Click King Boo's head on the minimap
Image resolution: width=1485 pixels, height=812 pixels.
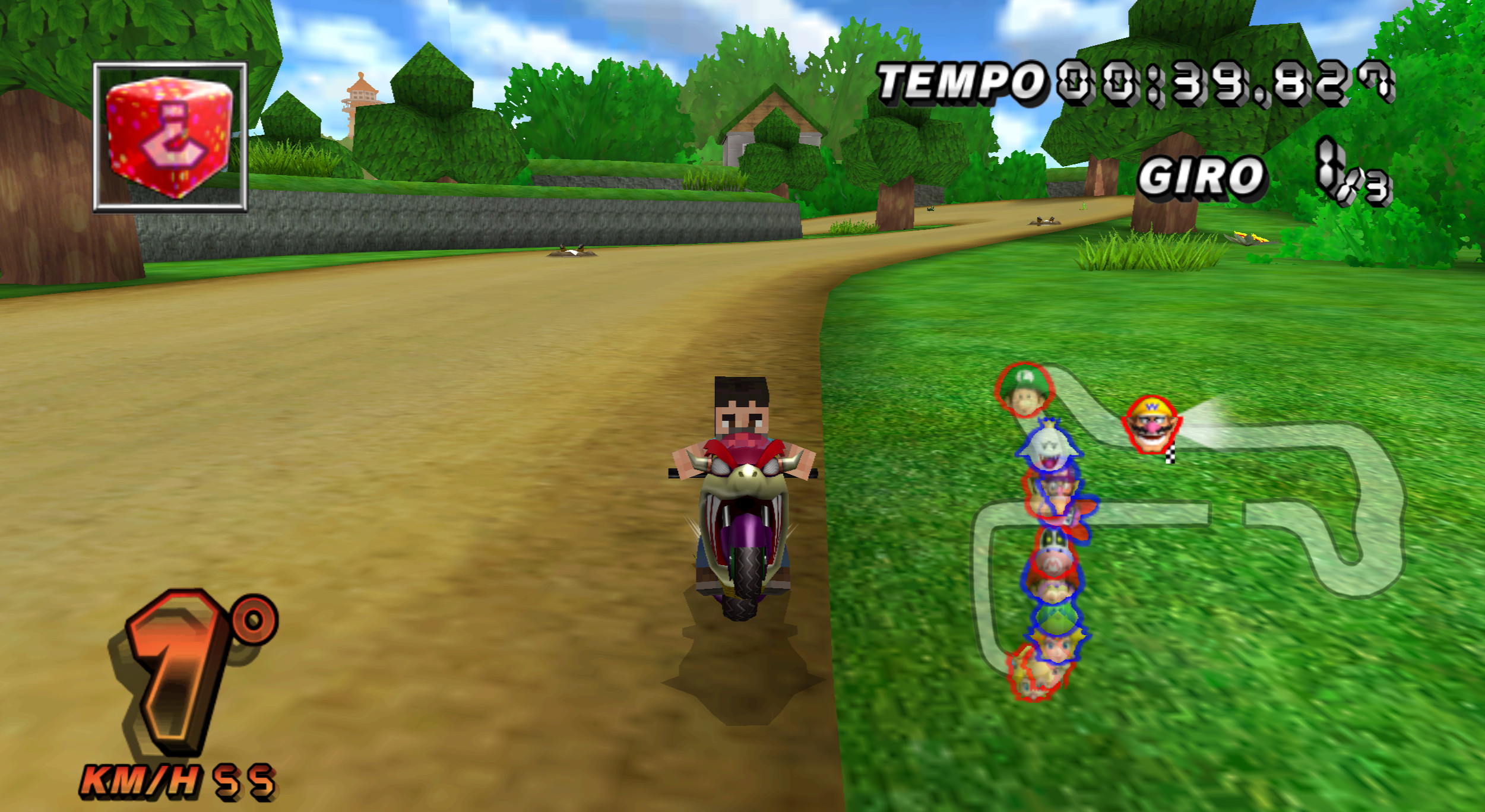pyautogui.click(x=1051, y=446)
